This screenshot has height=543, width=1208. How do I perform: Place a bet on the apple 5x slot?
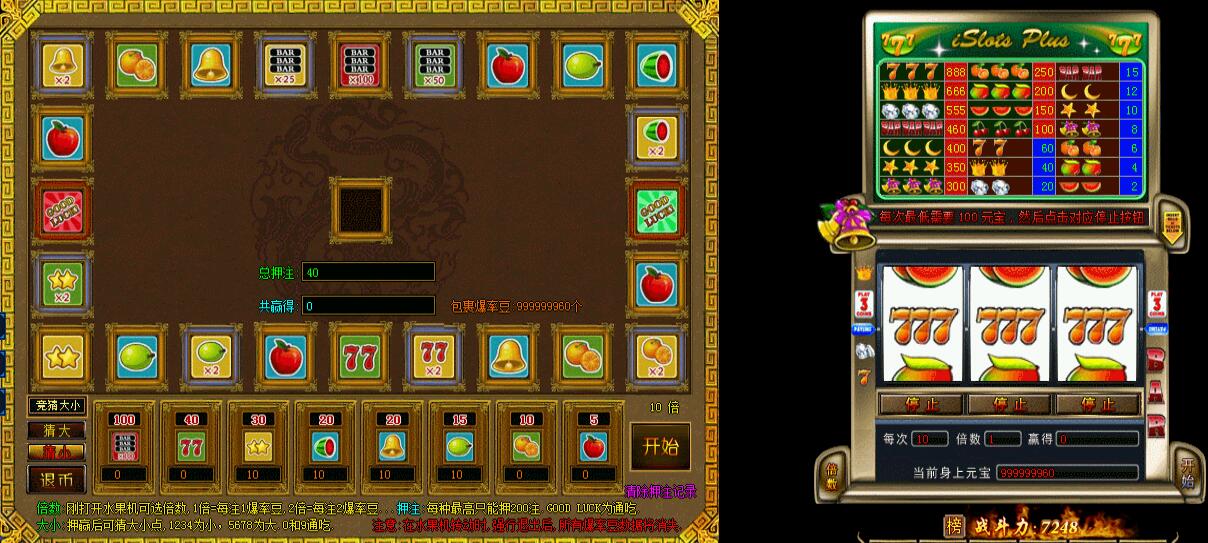pyautogui.click(x=590, y=445)
